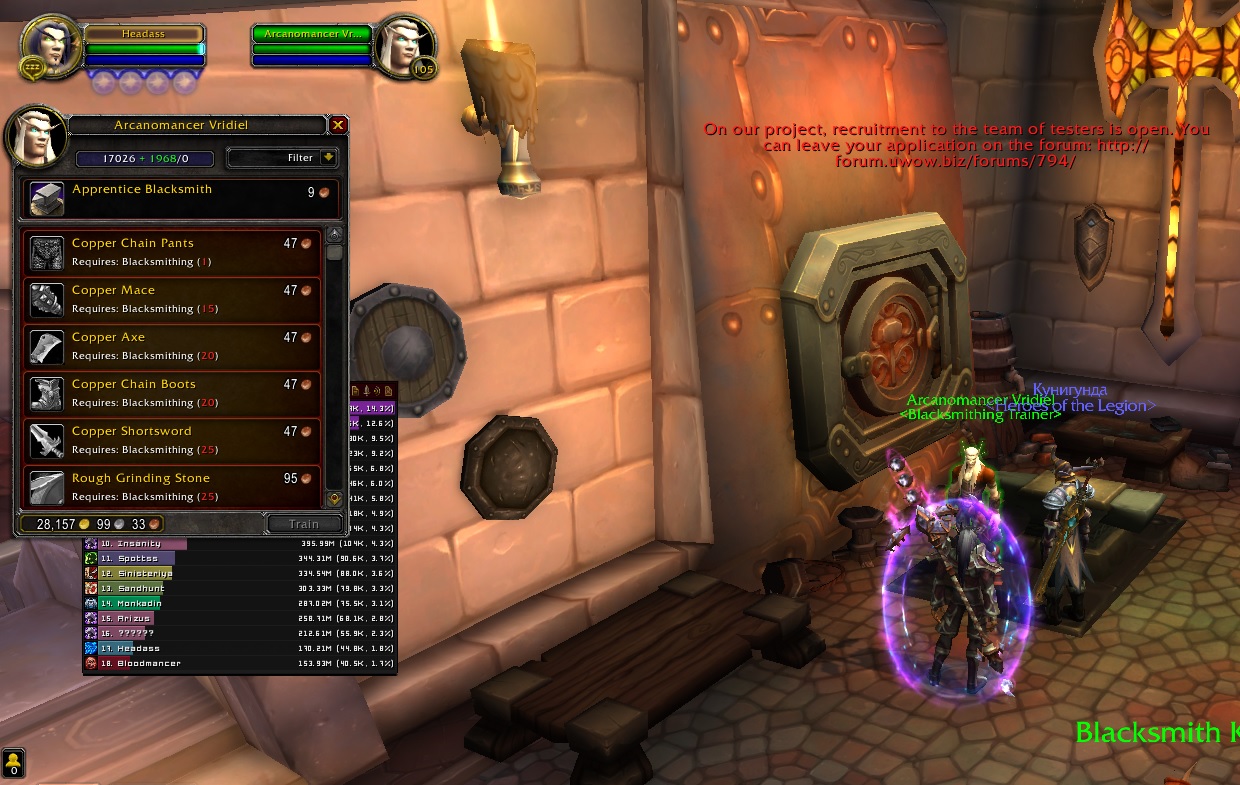The height and width of the screenshot is (785, 1240).
Task: Click the Arcanomancer Vridiel target portrait
Action: tap(408, 44)
